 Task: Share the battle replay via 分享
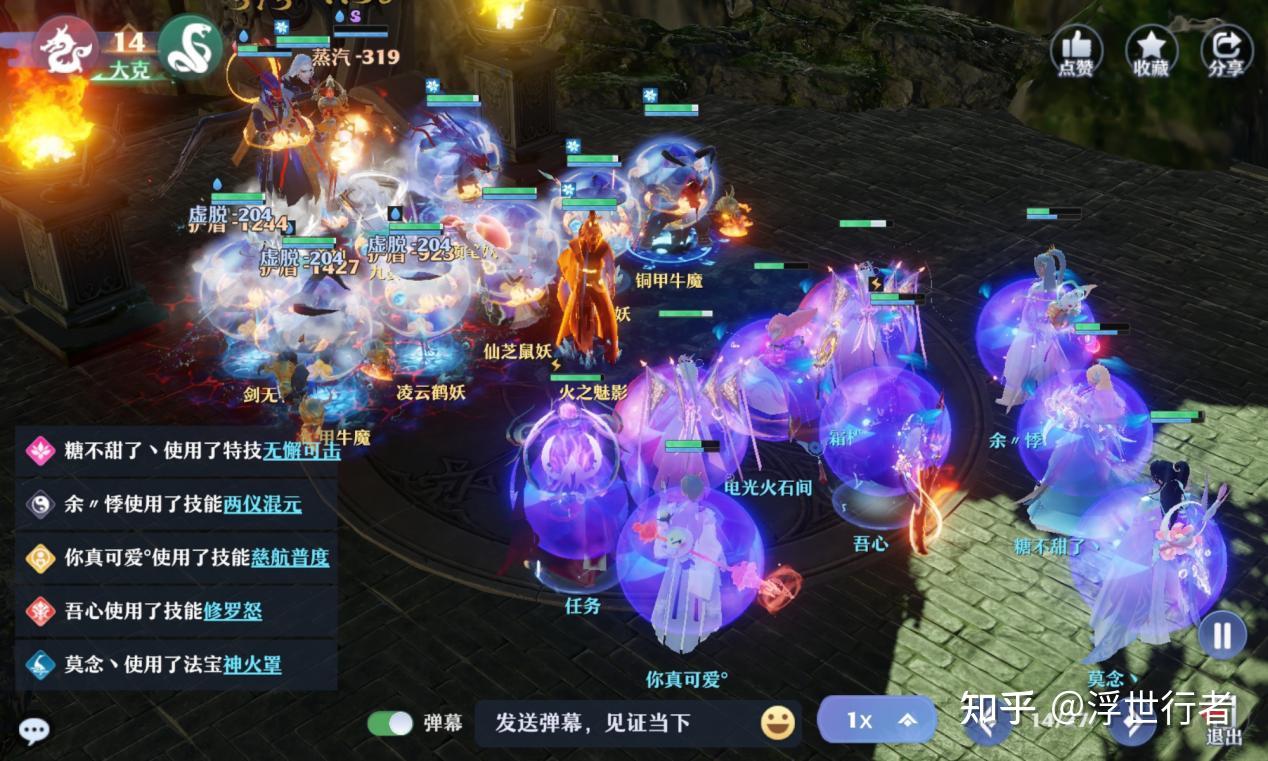[1226, 50]
